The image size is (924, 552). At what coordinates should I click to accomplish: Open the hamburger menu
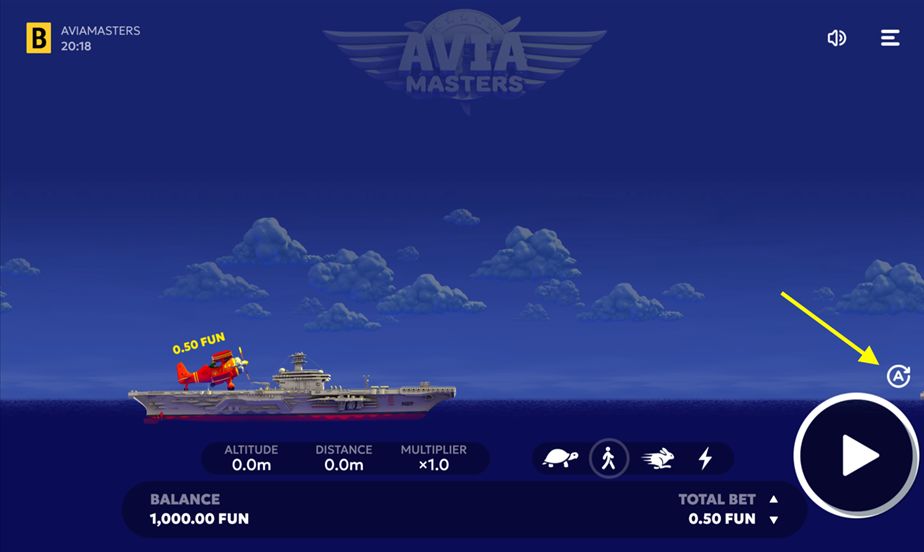(x=890, y=38)
